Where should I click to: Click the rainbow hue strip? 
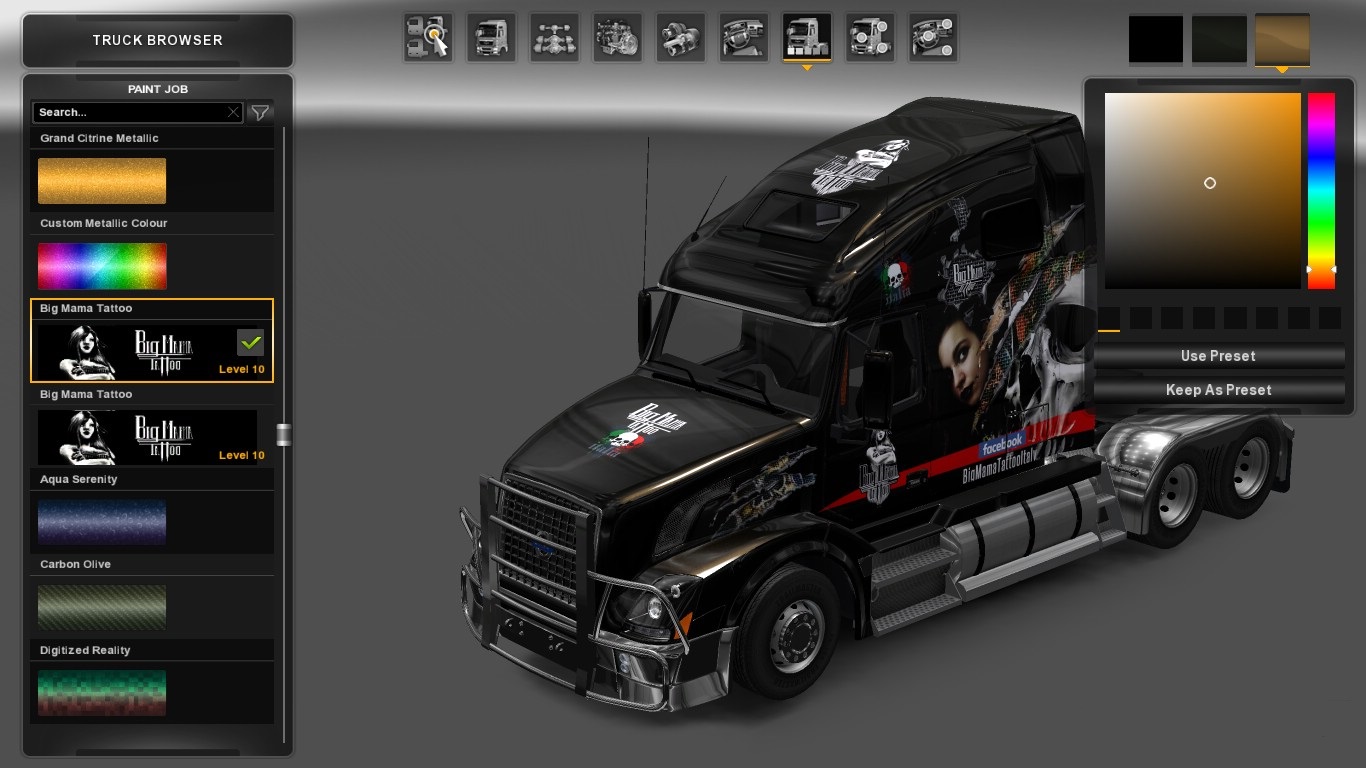(x=1321, y=190)
